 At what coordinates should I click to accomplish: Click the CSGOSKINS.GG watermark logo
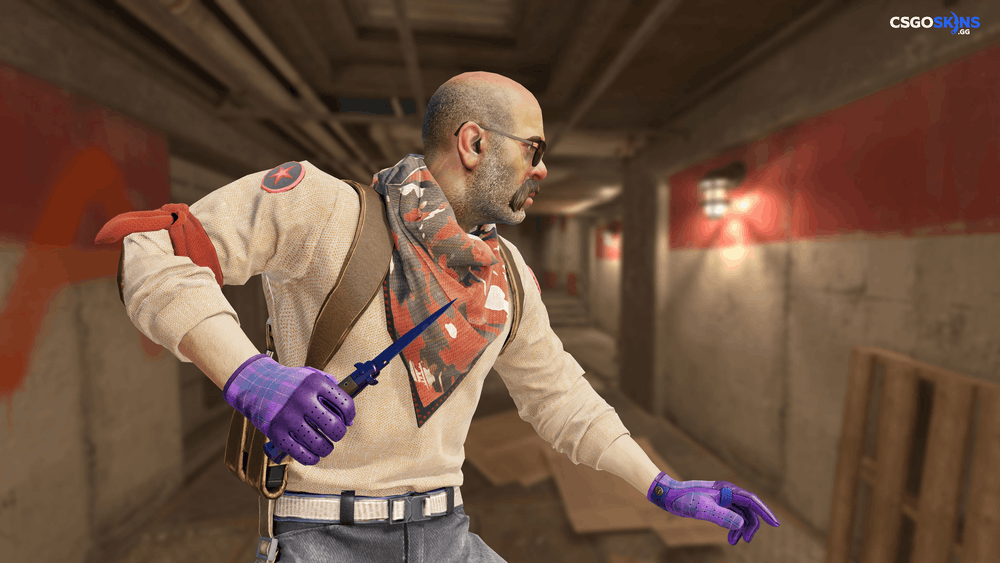934,23
